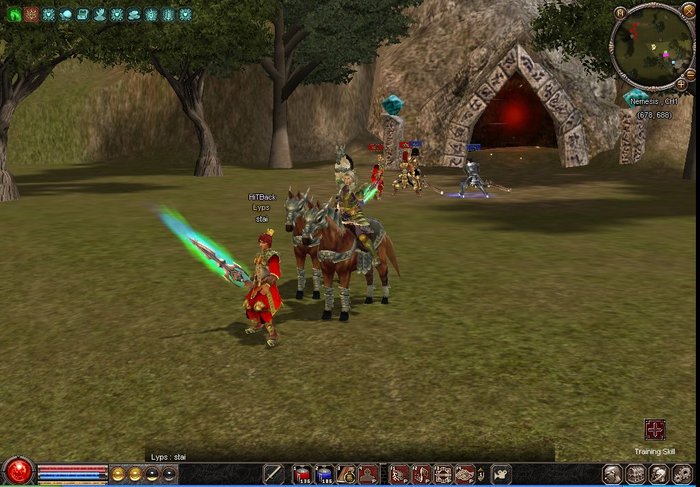Open the system options at the taskbar's far right

point(682,474)
